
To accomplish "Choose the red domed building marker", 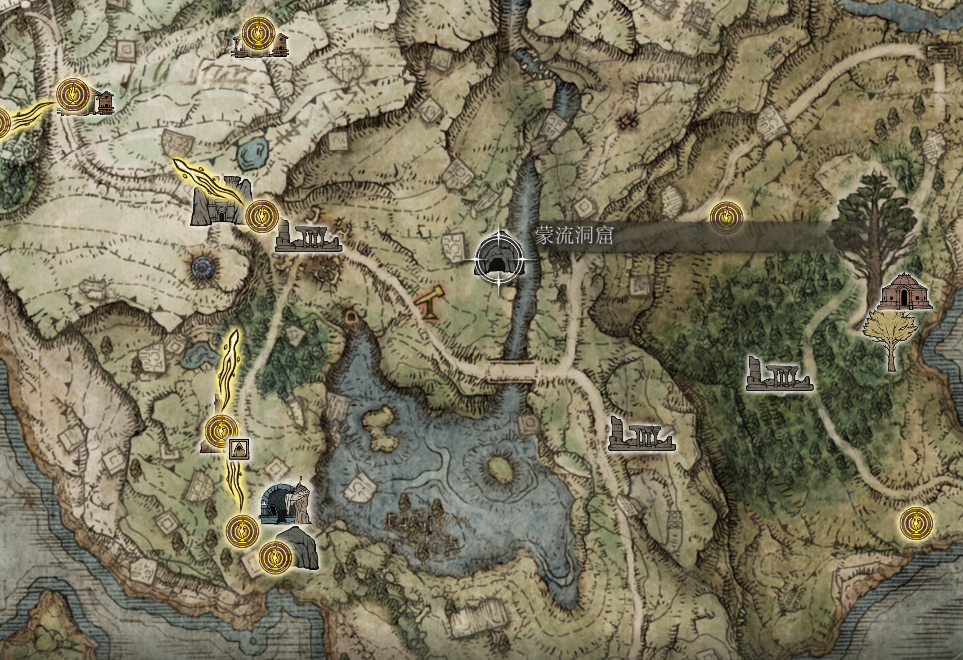I will pos(905,290).
